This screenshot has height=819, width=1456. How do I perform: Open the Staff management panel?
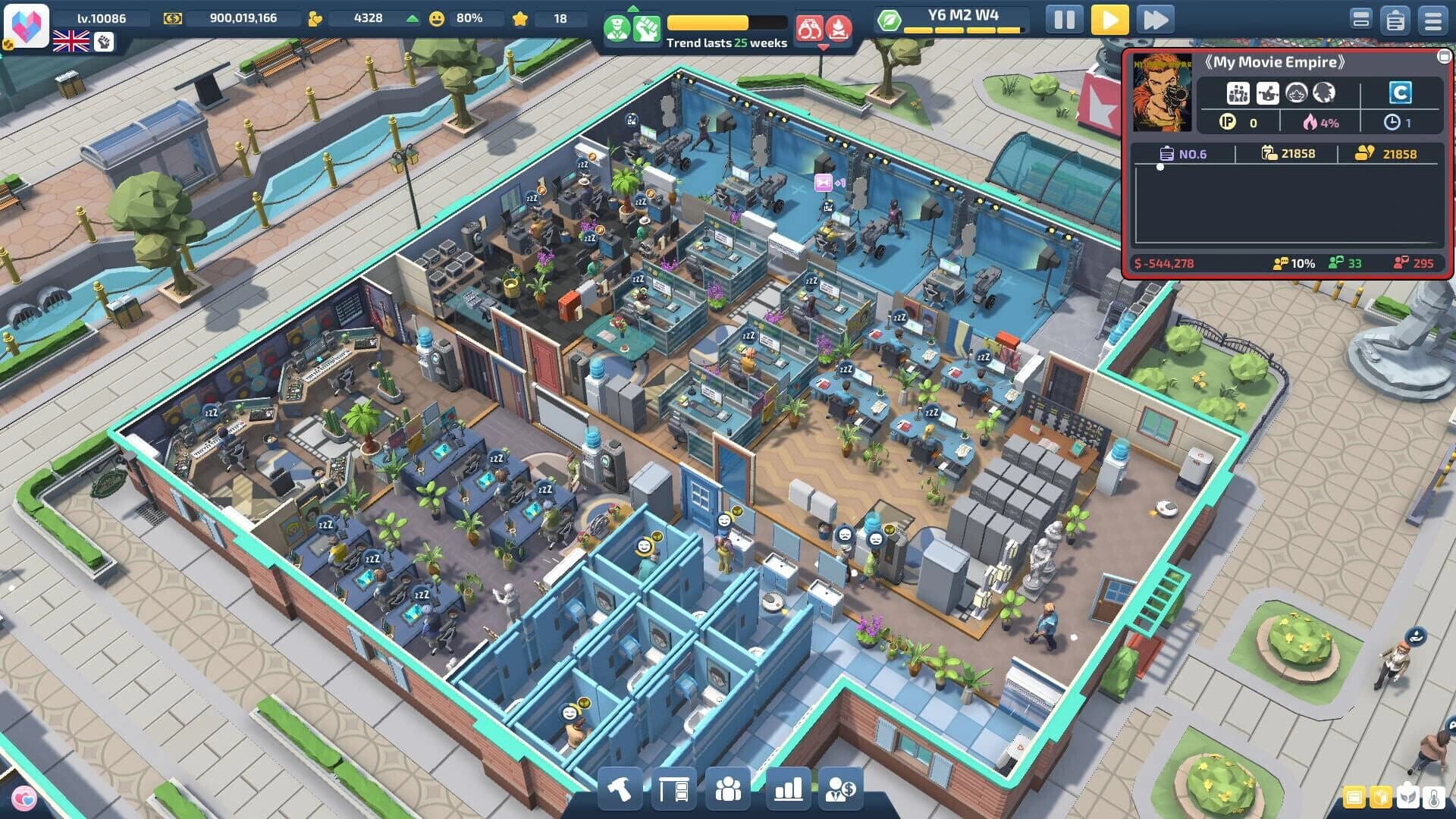tap(729, 789)
